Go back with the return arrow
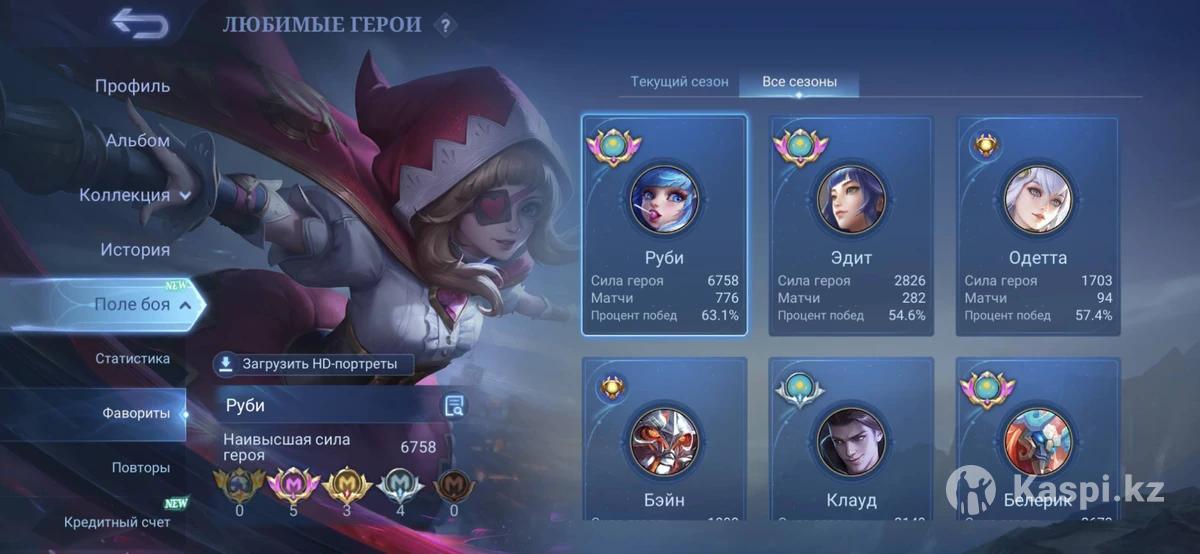This screenshot has height=554, width=1200. pyautogui.click(x=140, y=23)
